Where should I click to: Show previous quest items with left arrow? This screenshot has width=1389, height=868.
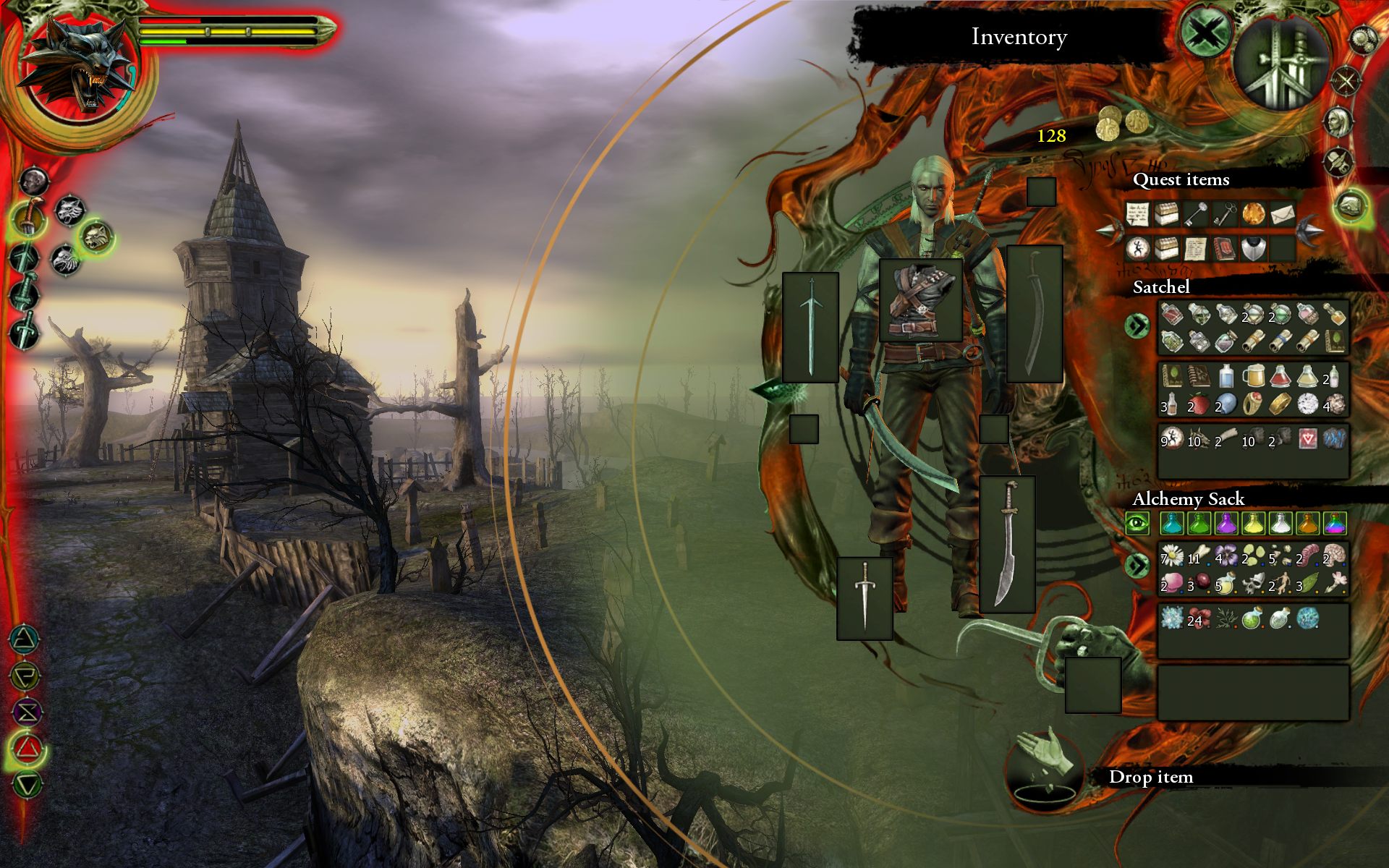(1108, 231)
